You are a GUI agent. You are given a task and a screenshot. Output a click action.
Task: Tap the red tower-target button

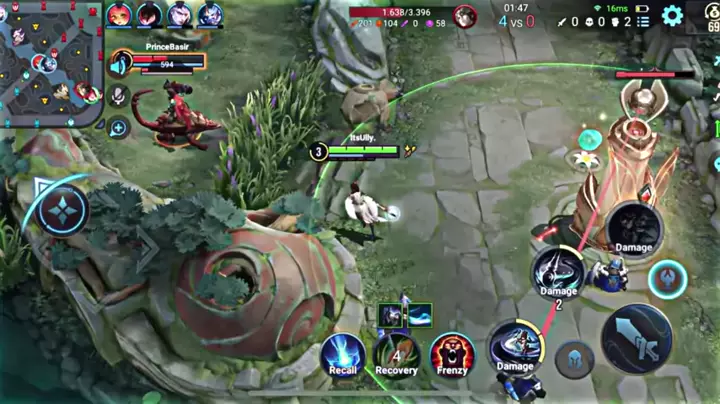click(x=666, y=279)
